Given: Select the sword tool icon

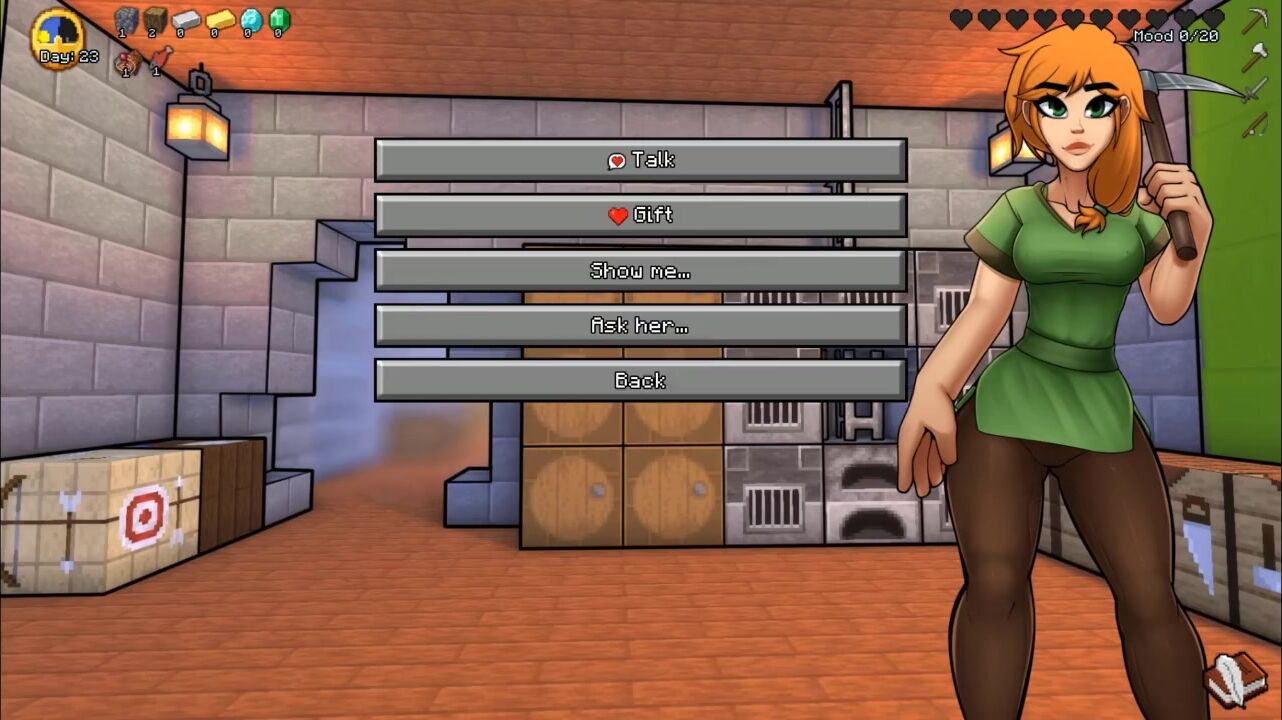Looking at the screenshot, I should [x=1254, y=92].
